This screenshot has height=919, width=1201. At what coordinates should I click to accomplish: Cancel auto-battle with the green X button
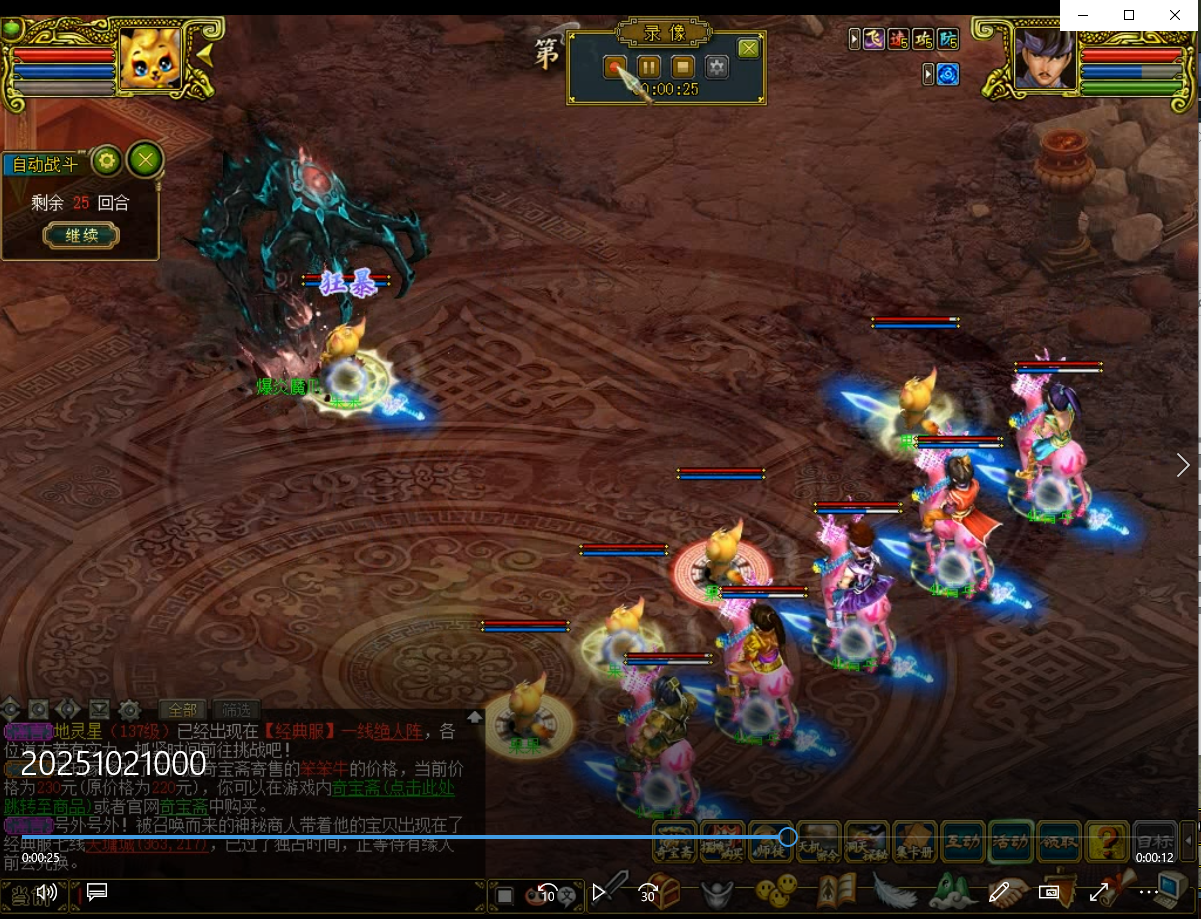tap(146, 160)
